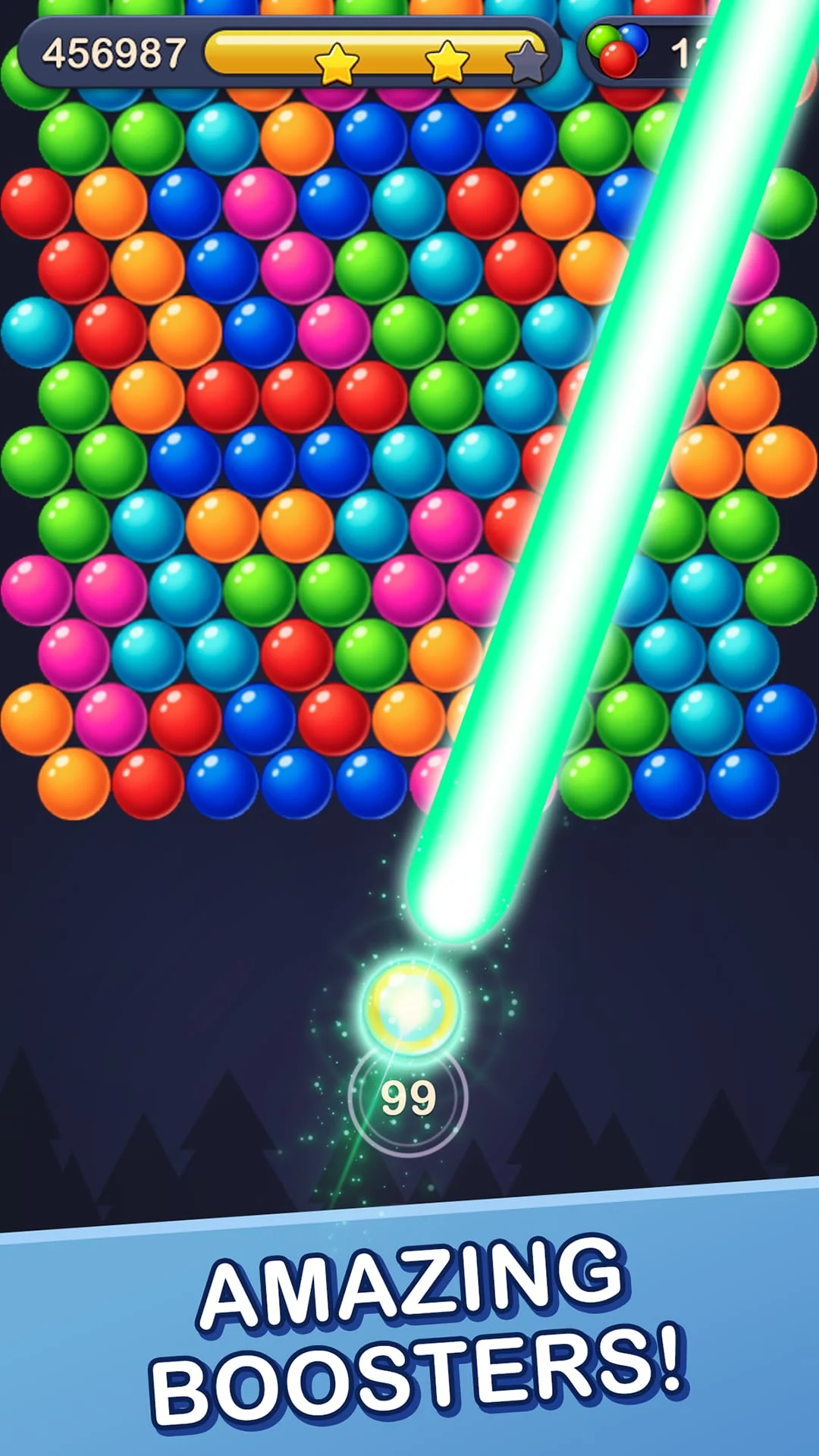
Task: Select the three-colored bubbles icon
Action: tap(617, 51)
